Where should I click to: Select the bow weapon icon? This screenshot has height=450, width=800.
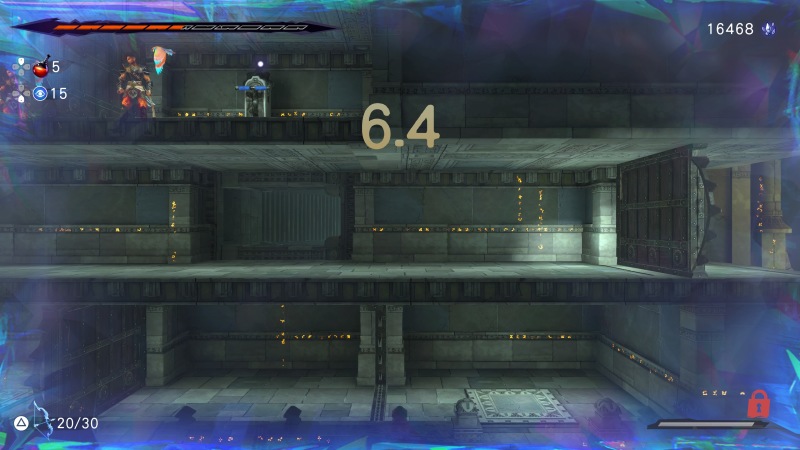tap(40, 419)
